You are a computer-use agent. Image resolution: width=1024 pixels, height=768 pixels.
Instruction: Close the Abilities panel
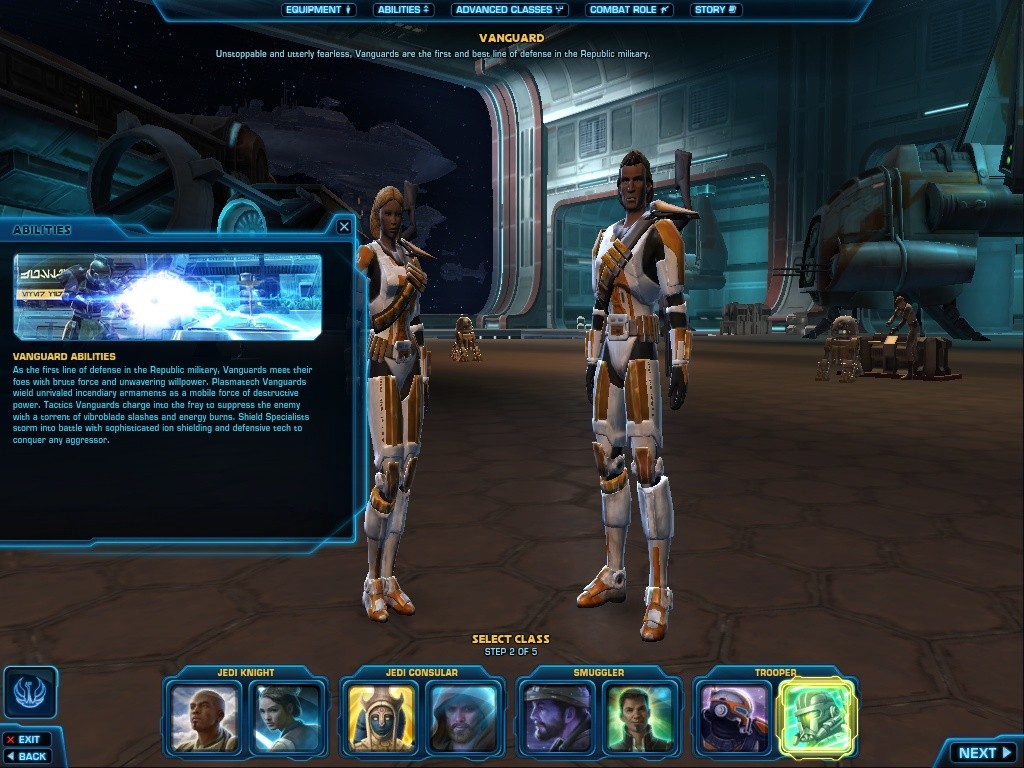[344, 227]
